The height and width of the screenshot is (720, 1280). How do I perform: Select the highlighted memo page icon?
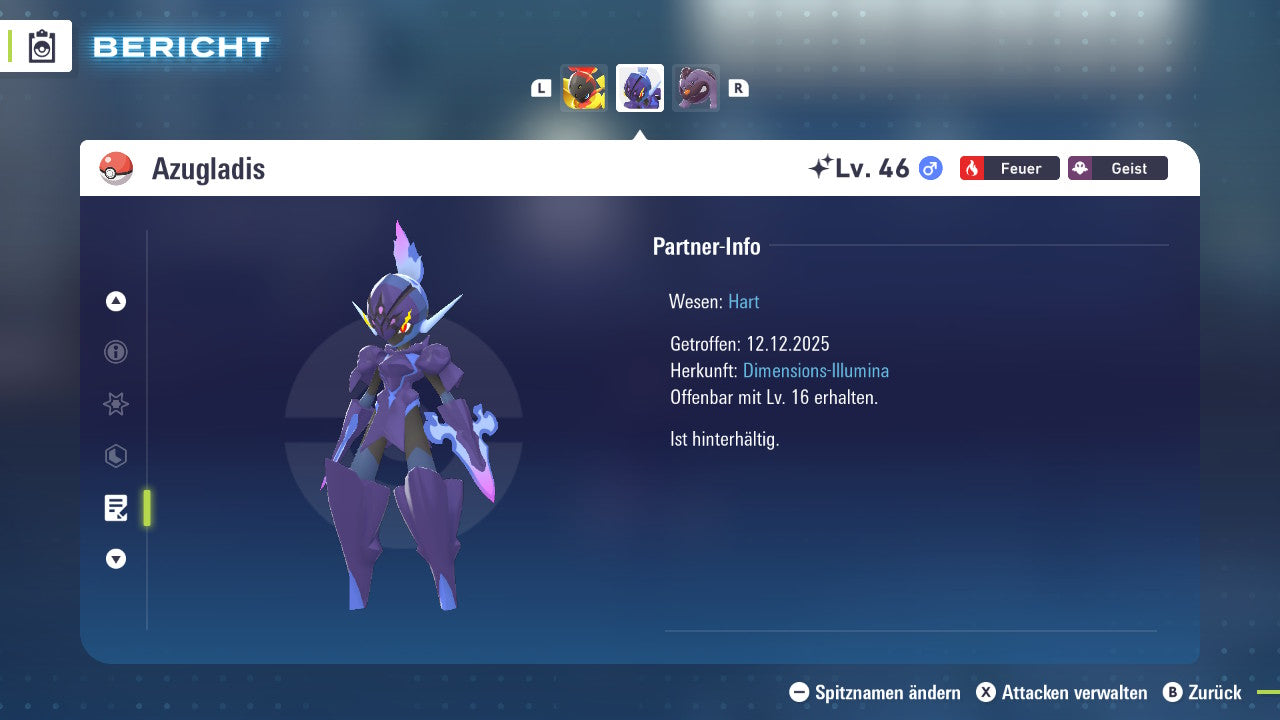116,508
